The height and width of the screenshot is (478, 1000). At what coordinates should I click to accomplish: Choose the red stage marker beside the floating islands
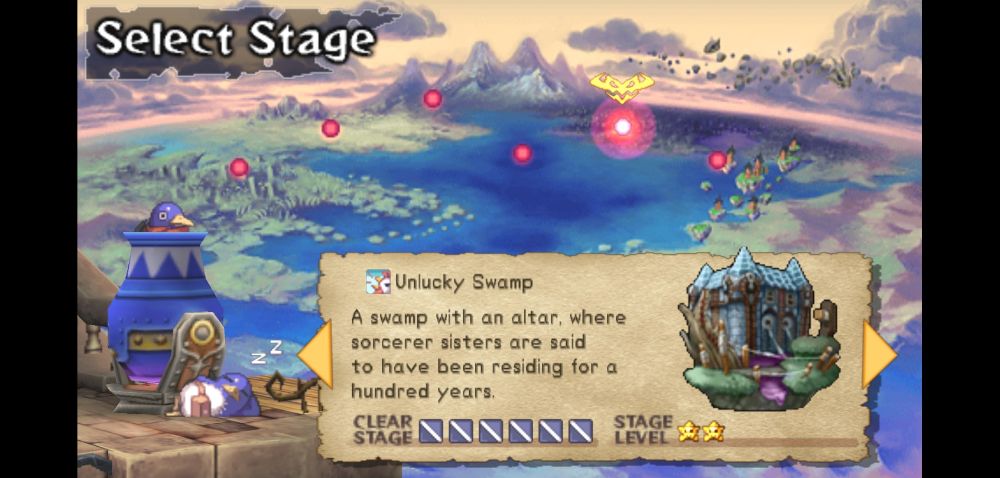pyautogui.click(x=717, y=160)
